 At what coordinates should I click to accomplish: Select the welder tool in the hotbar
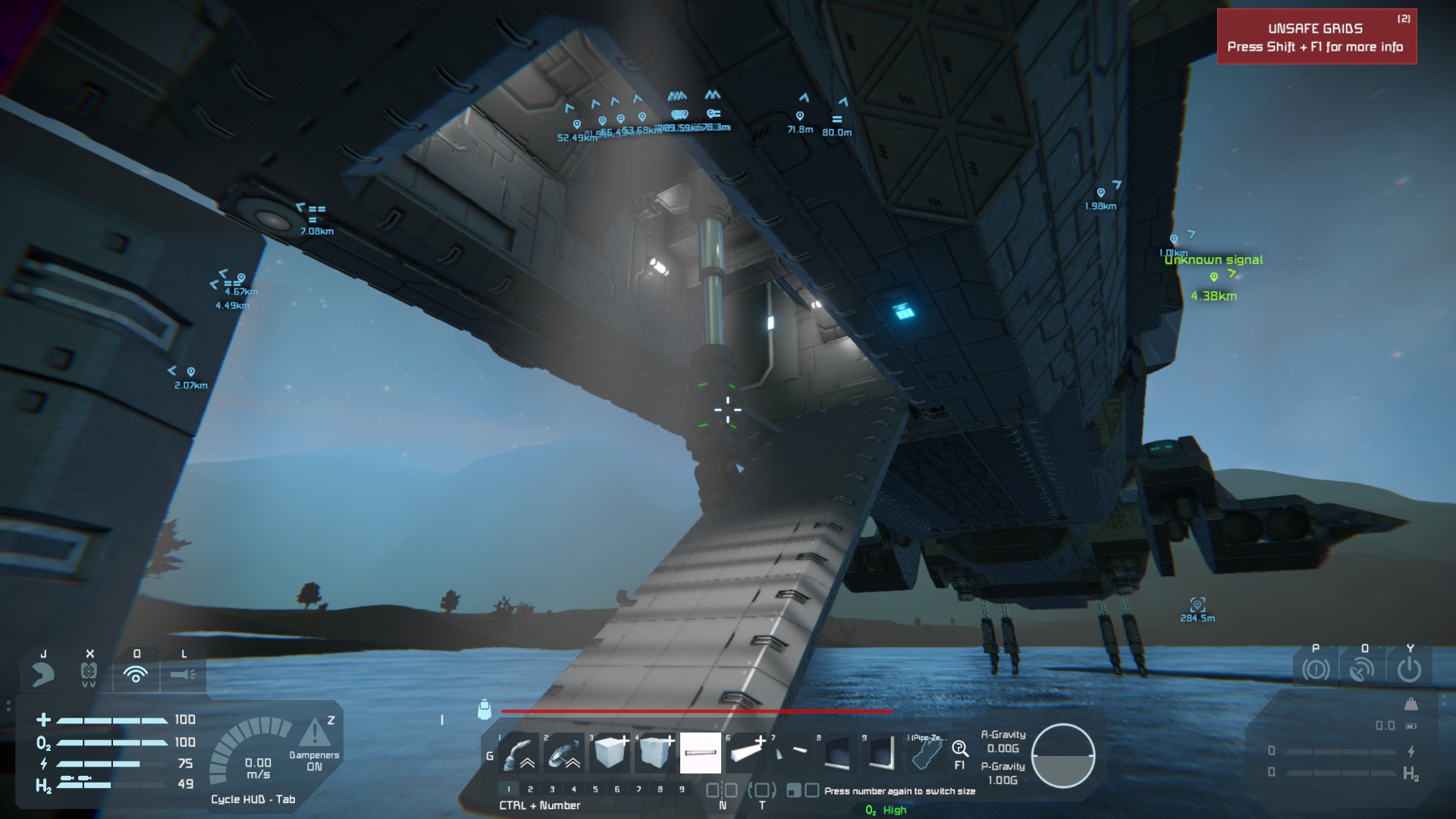tap(519, 753)
